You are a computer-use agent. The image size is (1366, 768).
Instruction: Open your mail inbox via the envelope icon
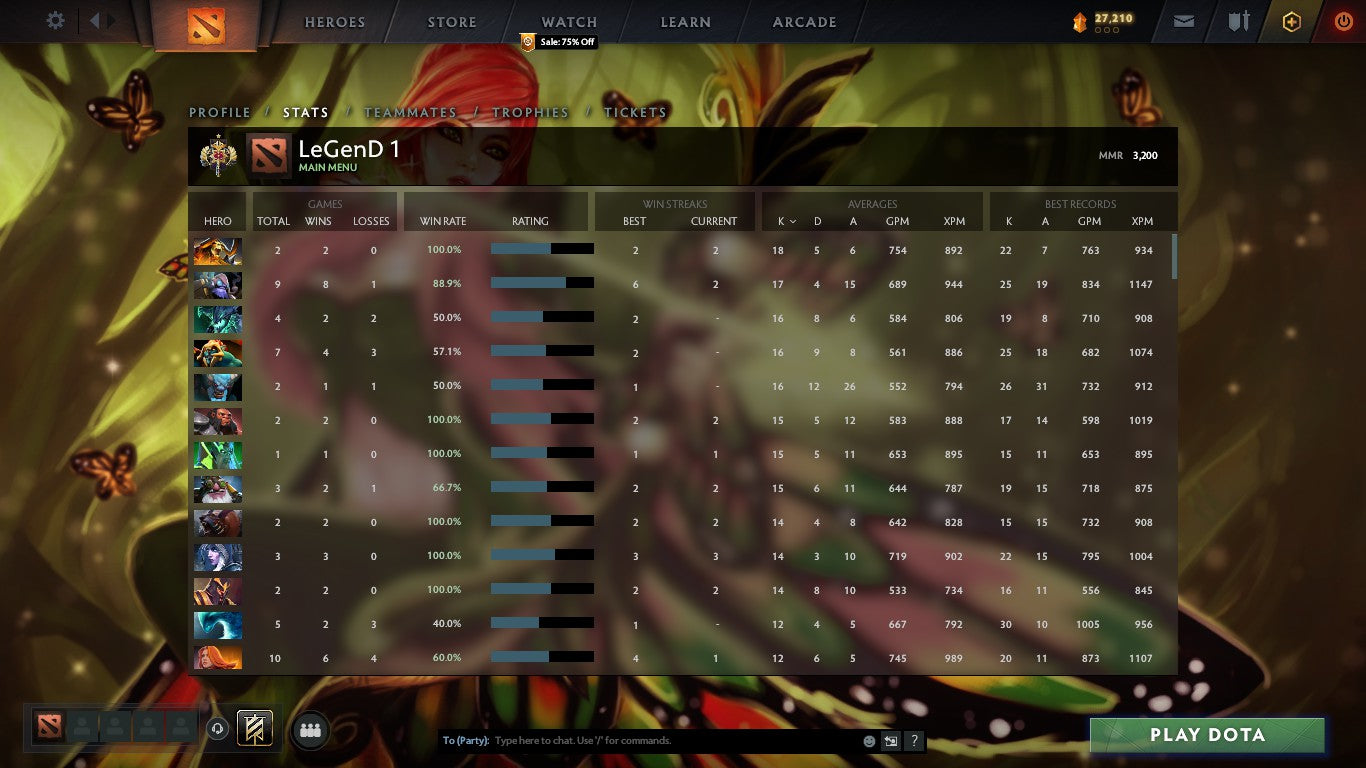coord(1183,20)
